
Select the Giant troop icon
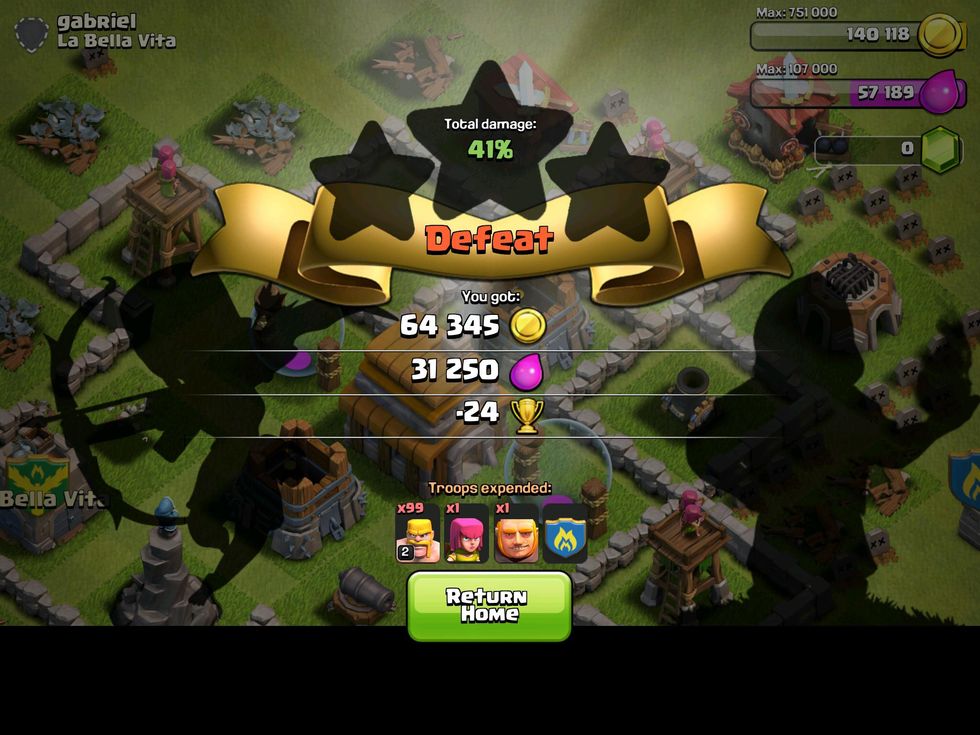(x=516, y=532)
